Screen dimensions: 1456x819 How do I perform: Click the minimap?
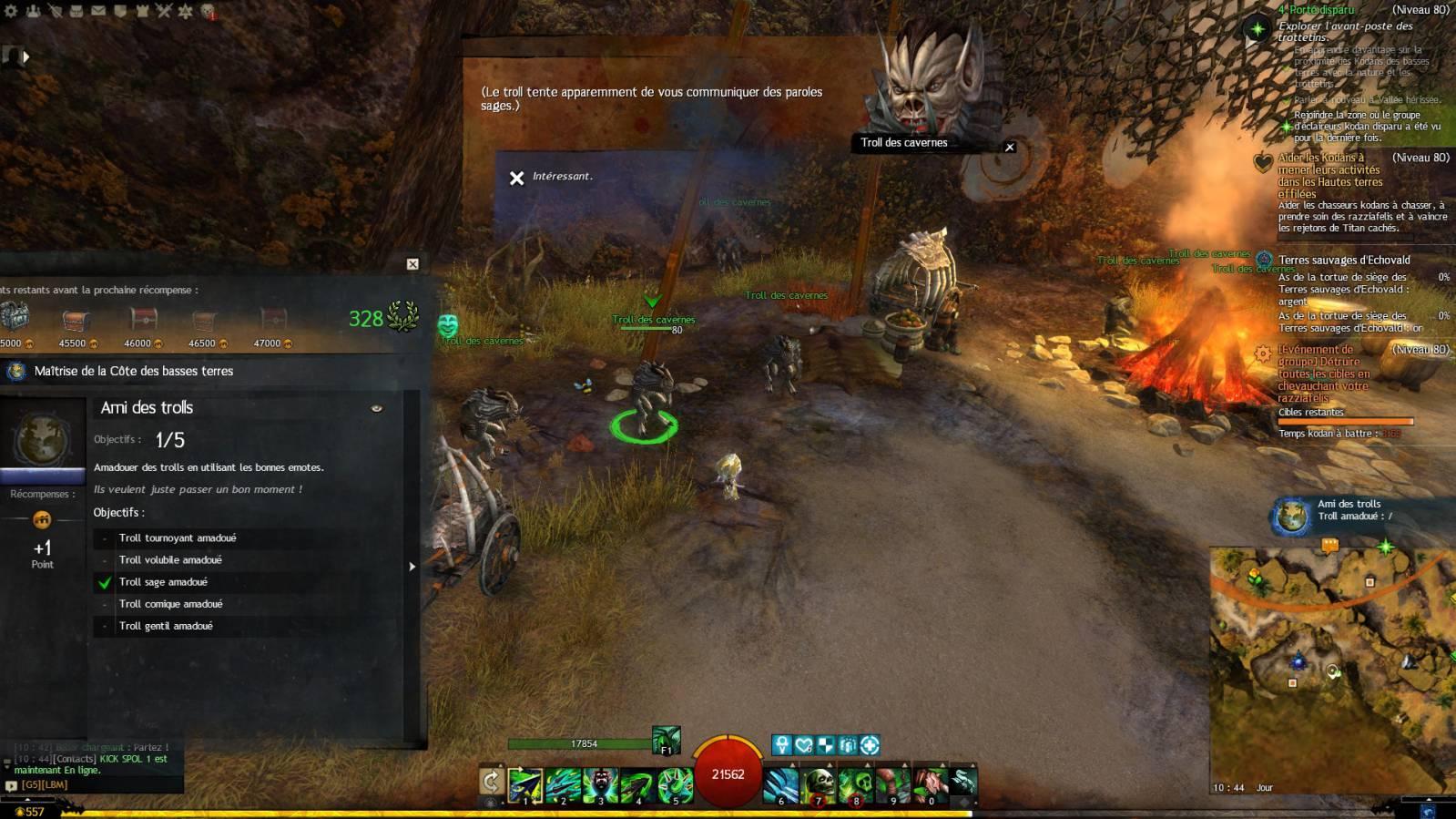point(1330,670)
